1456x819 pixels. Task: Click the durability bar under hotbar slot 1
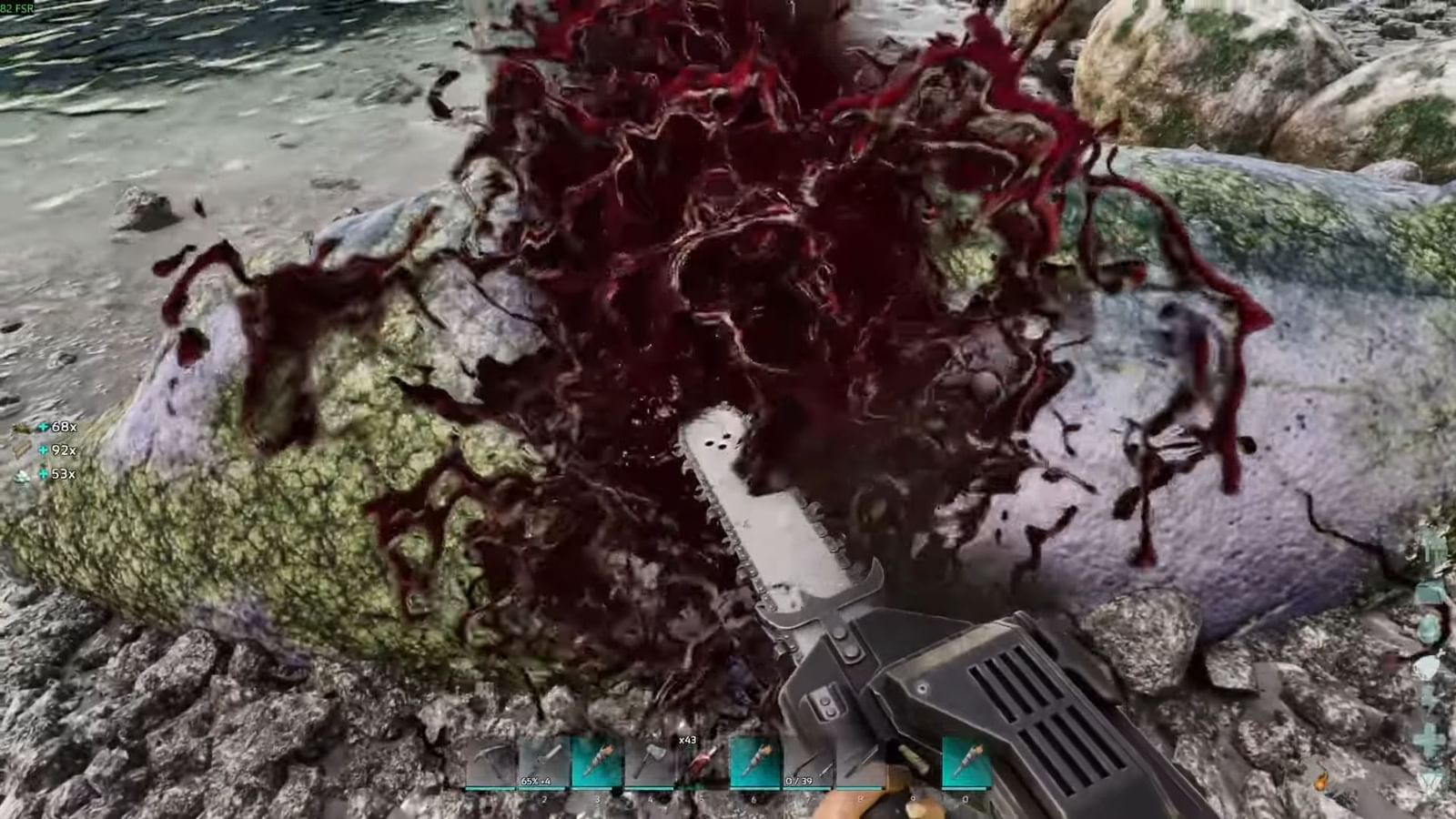(491, 787)
